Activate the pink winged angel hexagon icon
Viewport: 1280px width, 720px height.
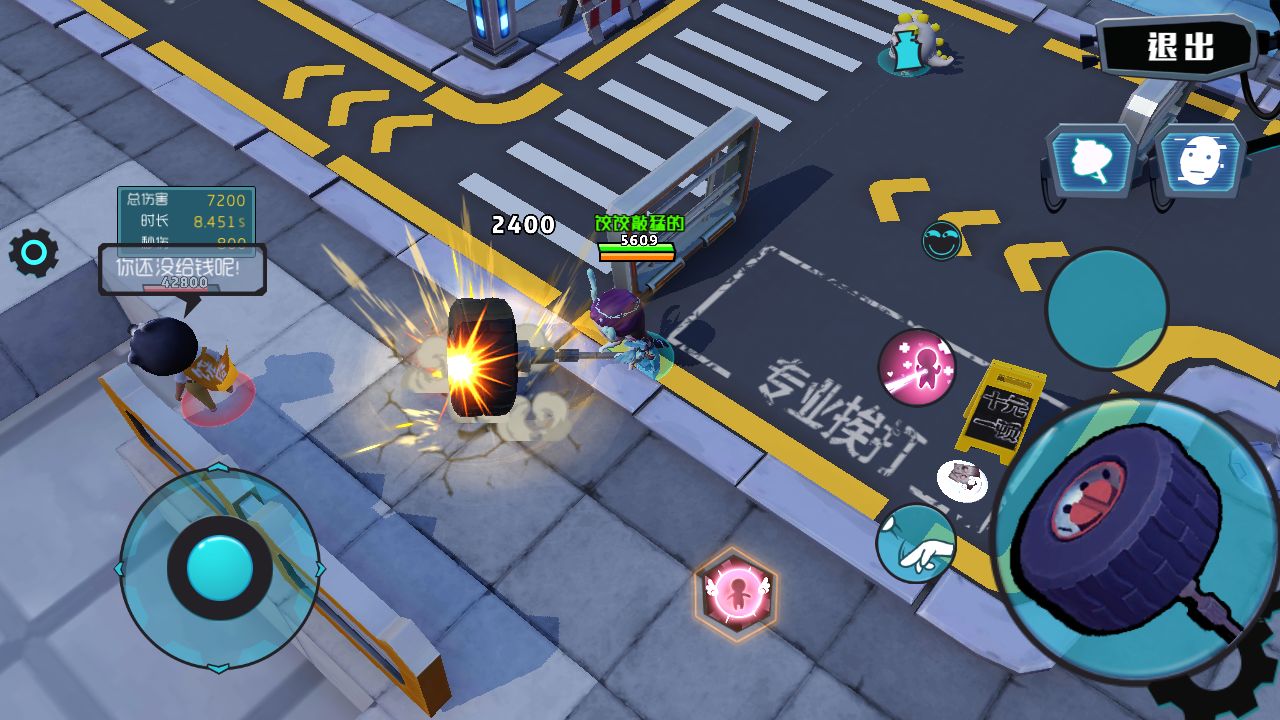pyautogui.click(x=737, y=593)
